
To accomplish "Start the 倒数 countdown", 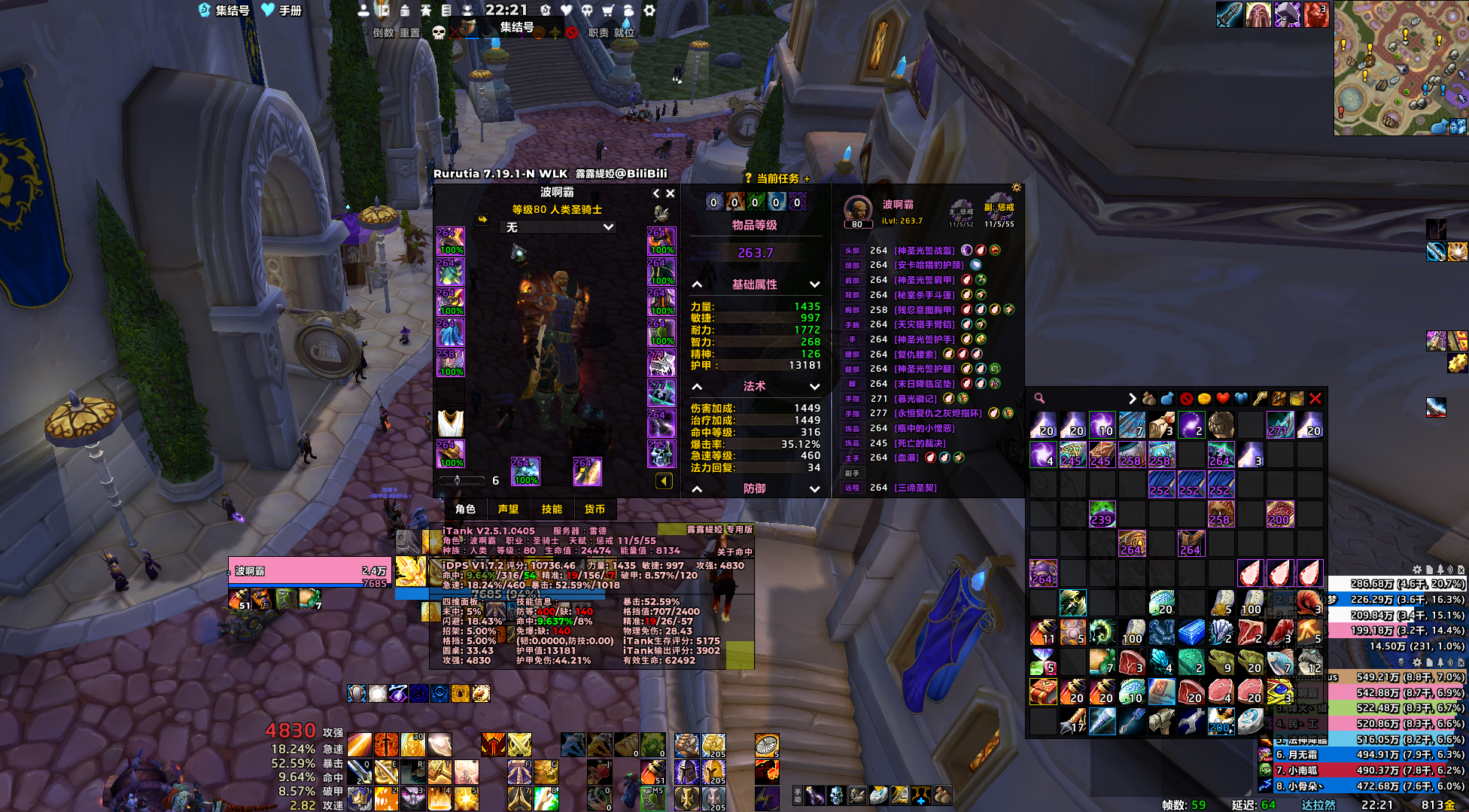I will click(384, 33).
